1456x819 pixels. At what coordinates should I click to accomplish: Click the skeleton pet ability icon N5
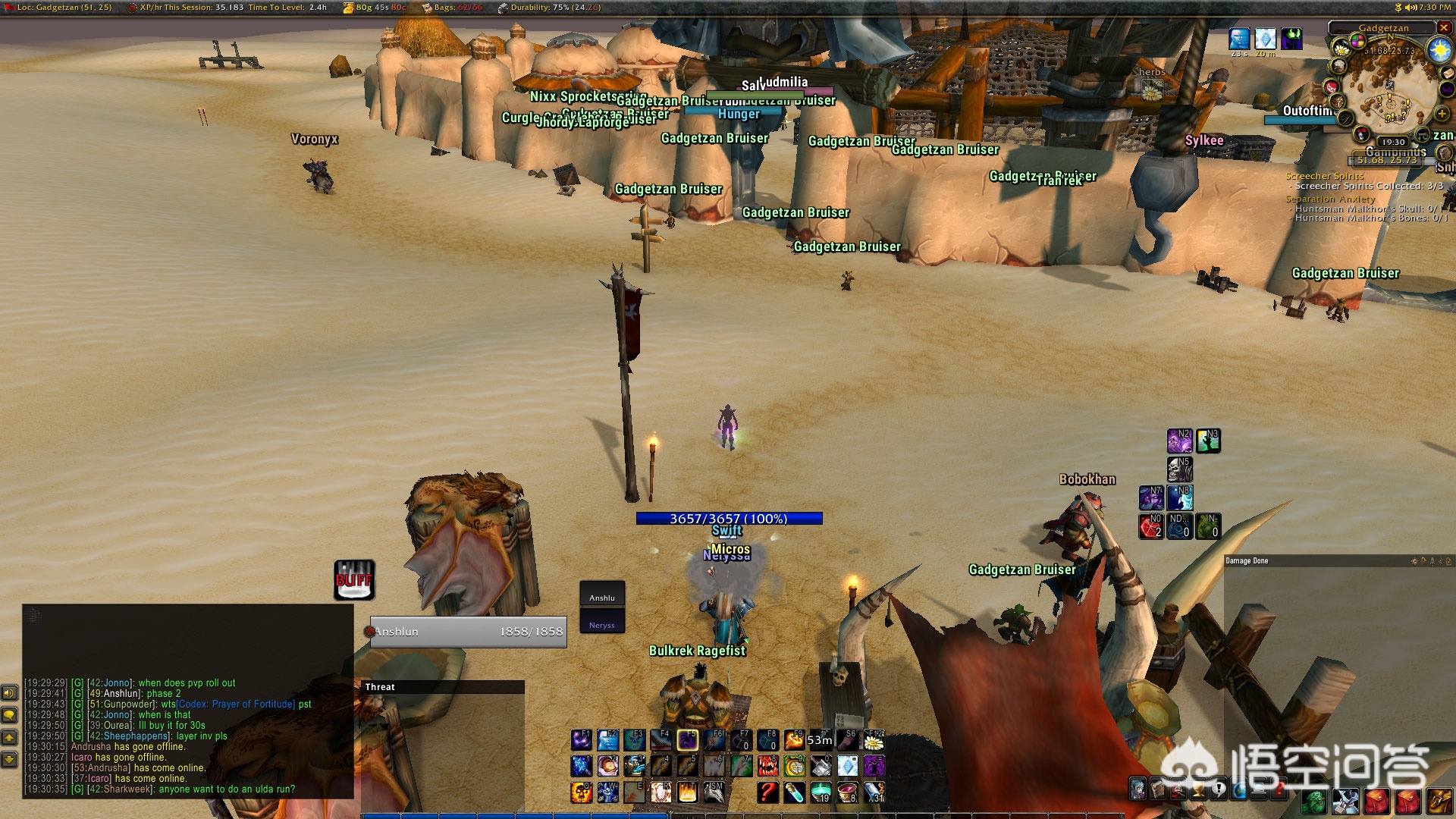tap(1180, 469)
